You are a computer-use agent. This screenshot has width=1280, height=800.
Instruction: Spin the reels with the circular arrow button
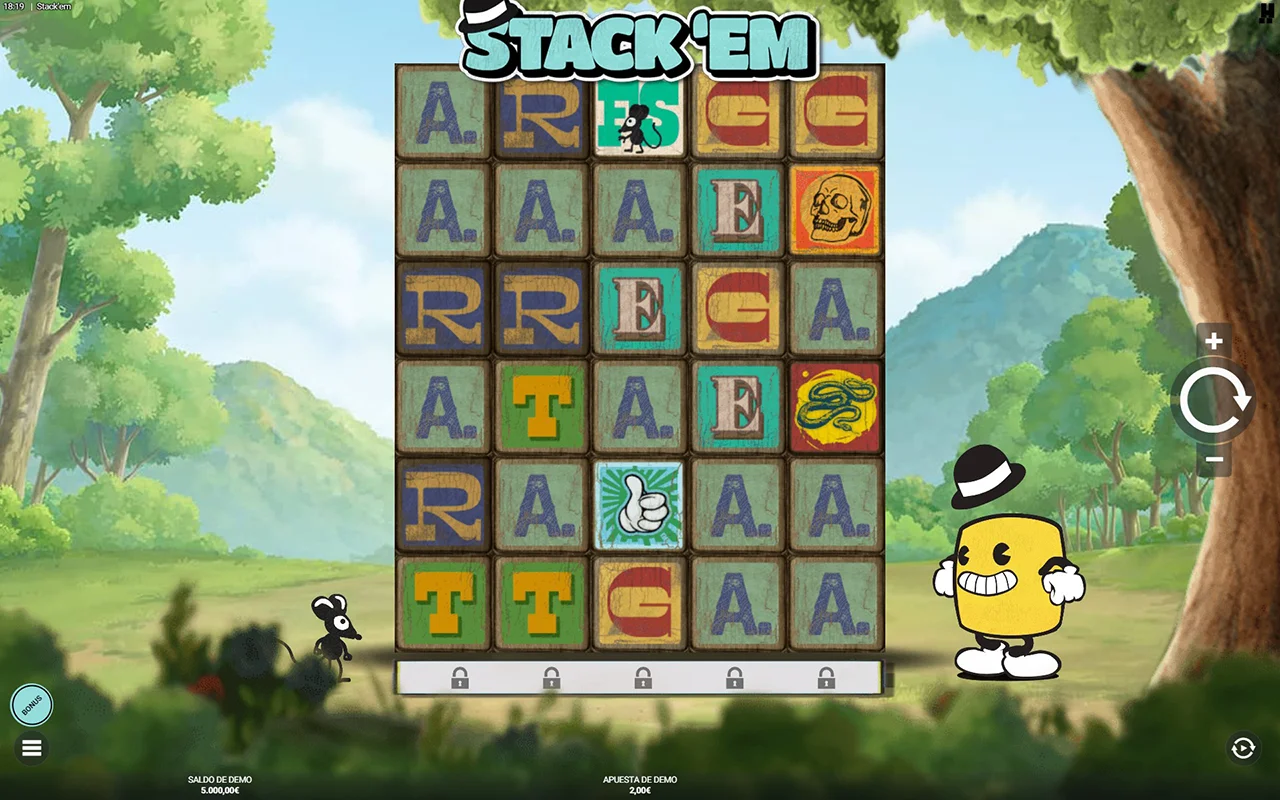click(1214, 401)
